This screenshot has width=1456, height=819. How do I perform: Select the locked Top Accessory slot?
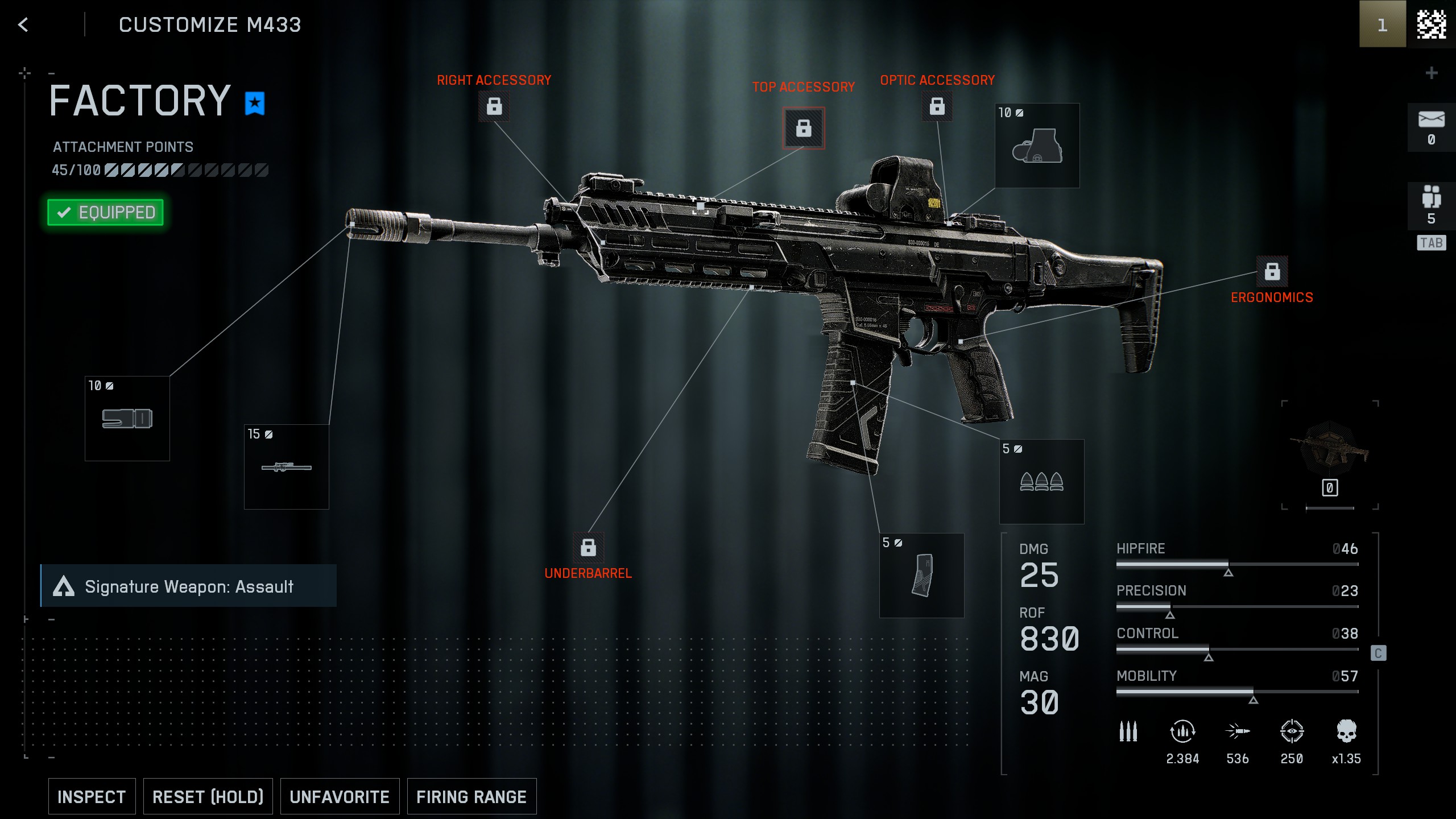click(803, 128)
